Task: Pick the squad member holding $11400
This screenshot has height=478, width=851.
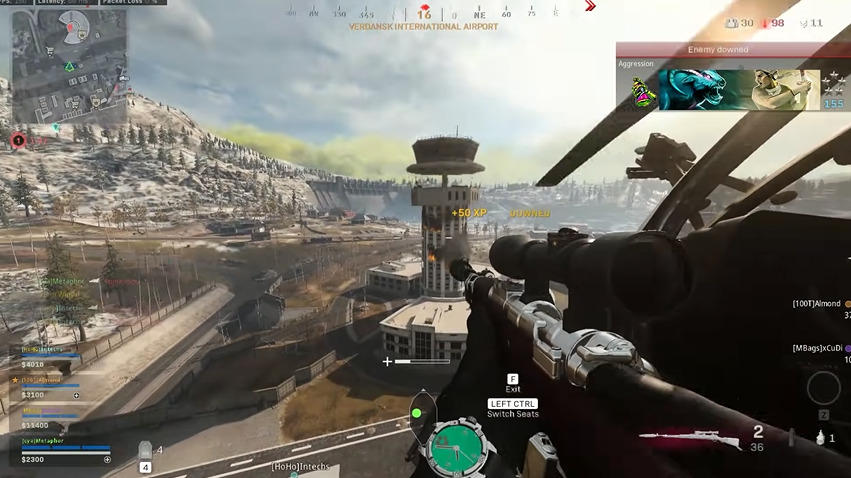Action: click(x=50, y=419)
